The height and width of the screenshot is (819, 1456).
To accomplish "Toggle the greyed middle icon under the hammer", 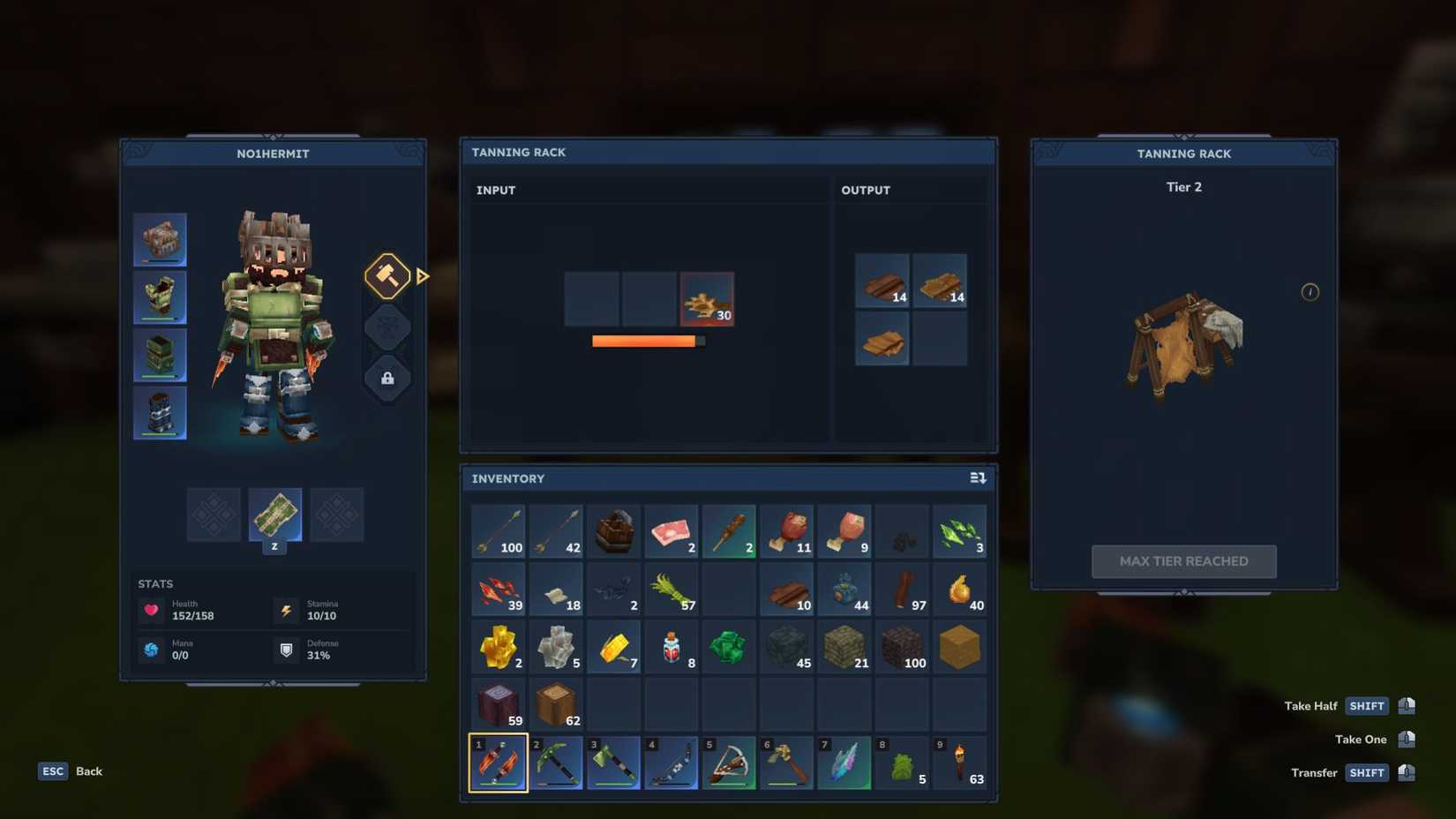I will (x=387, y=327).
